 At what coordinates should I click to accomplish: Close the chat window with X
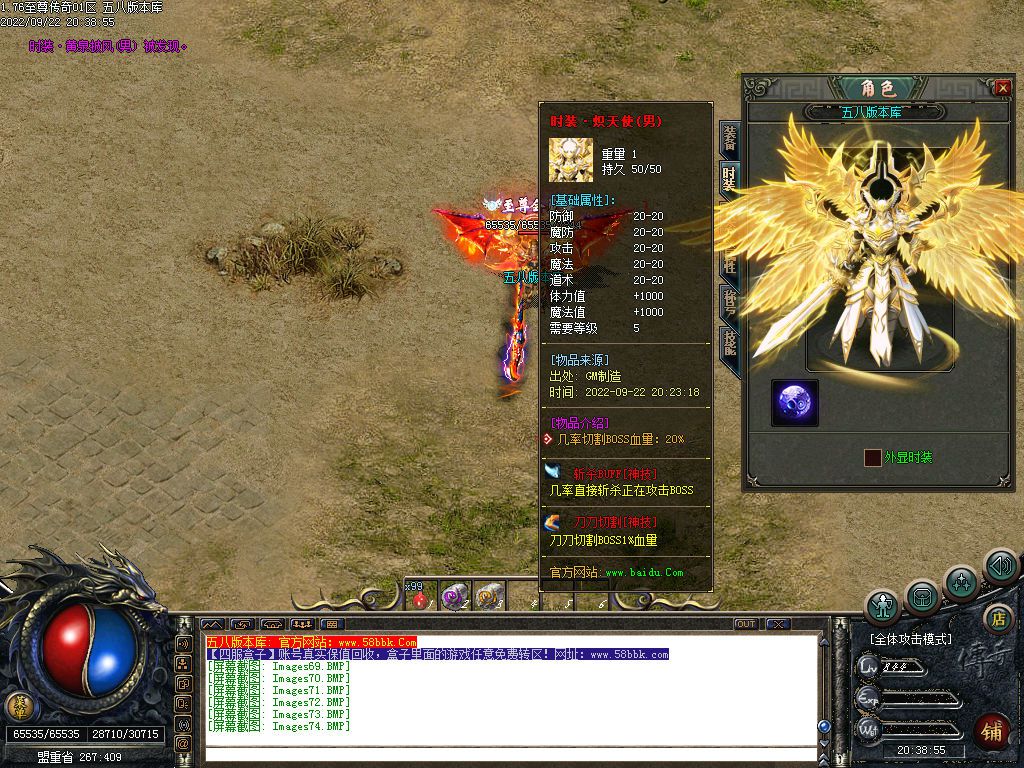pyautogui.click(x=778, y=624)
